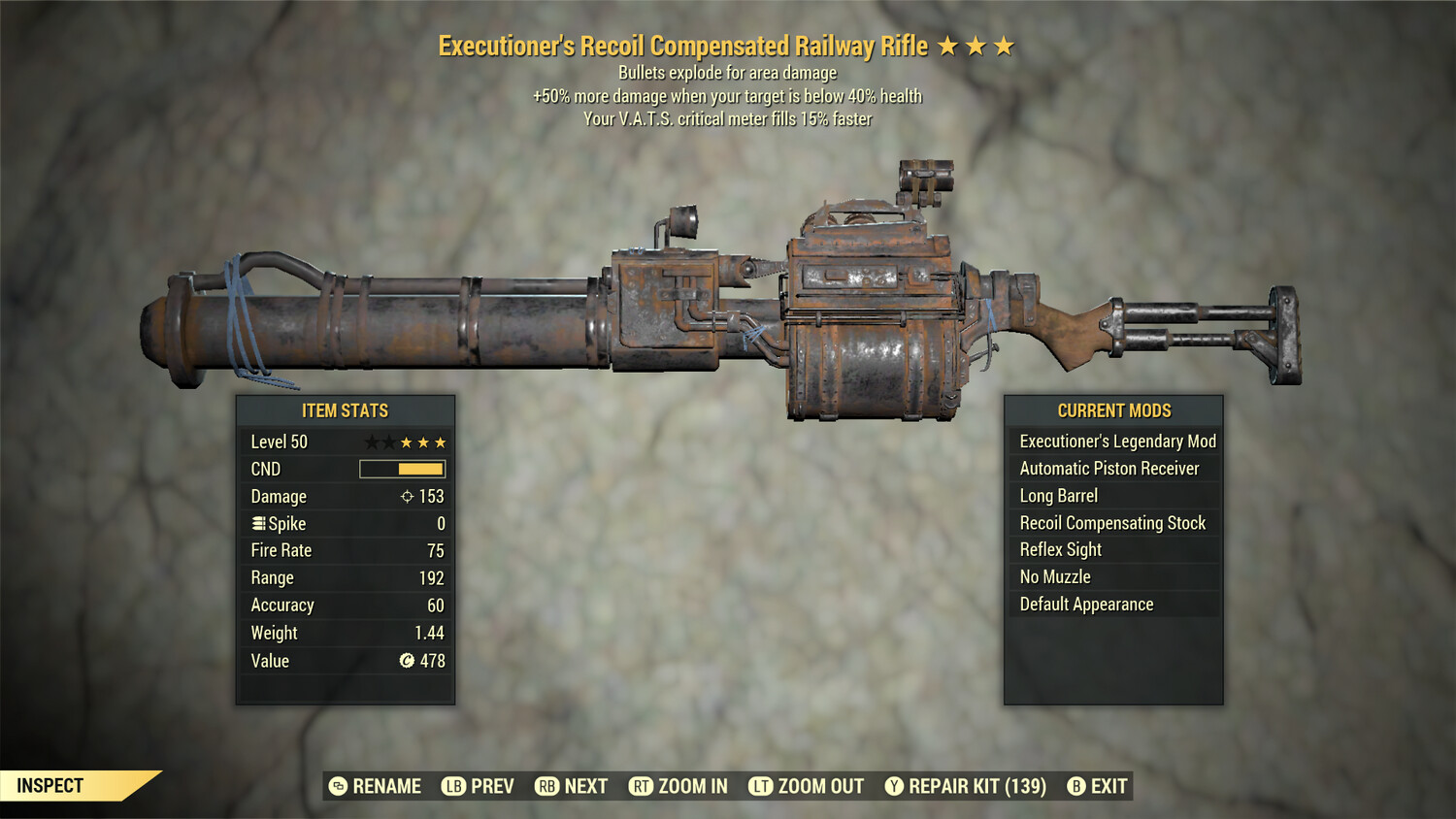Screen dimensions: 1456x819
Task: Click the RT Zoom In button icon
Action: point(642,786)
